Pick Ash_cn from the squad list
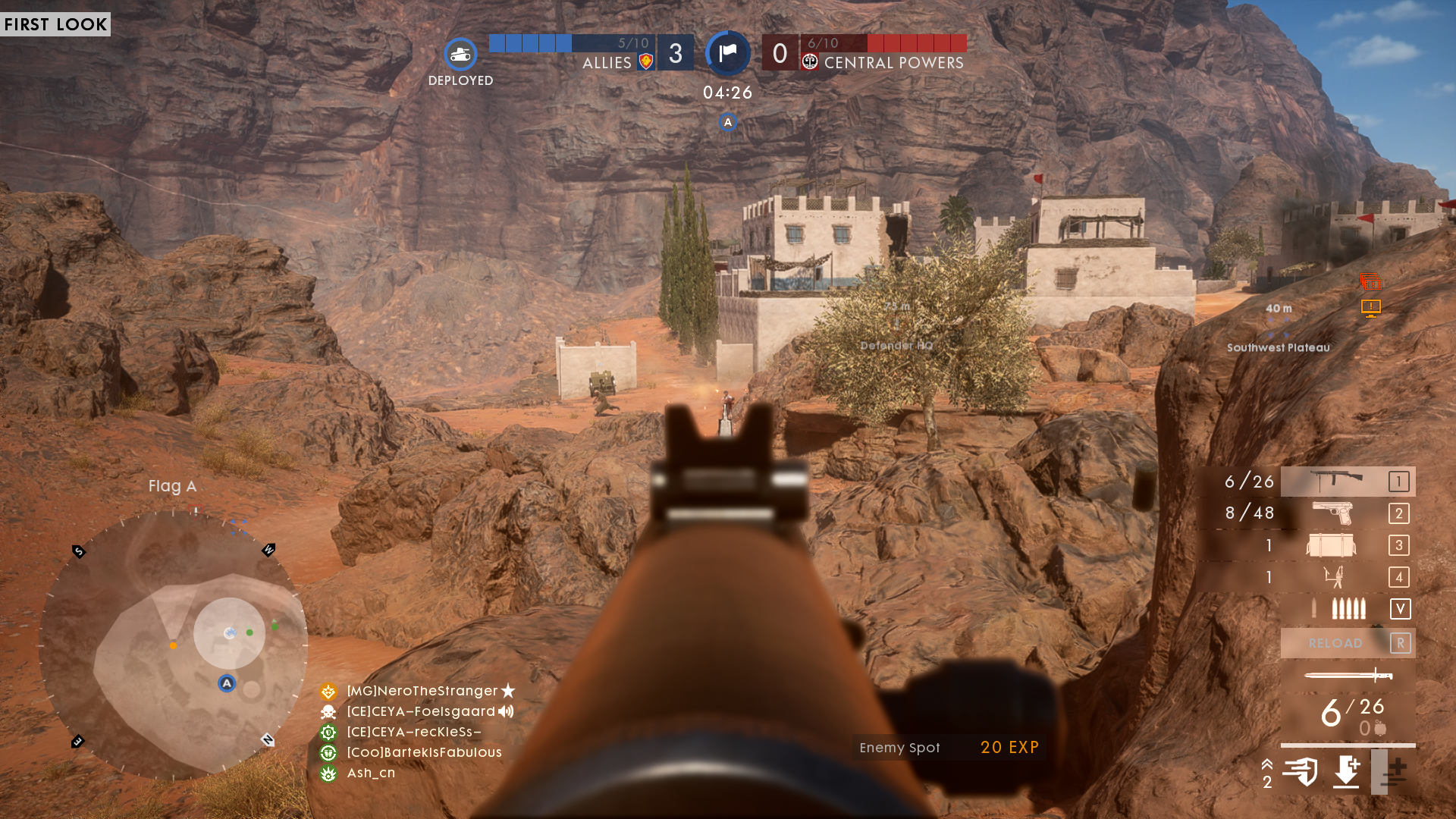Viewport: 1456px width, 819px height. pos(370,773)
